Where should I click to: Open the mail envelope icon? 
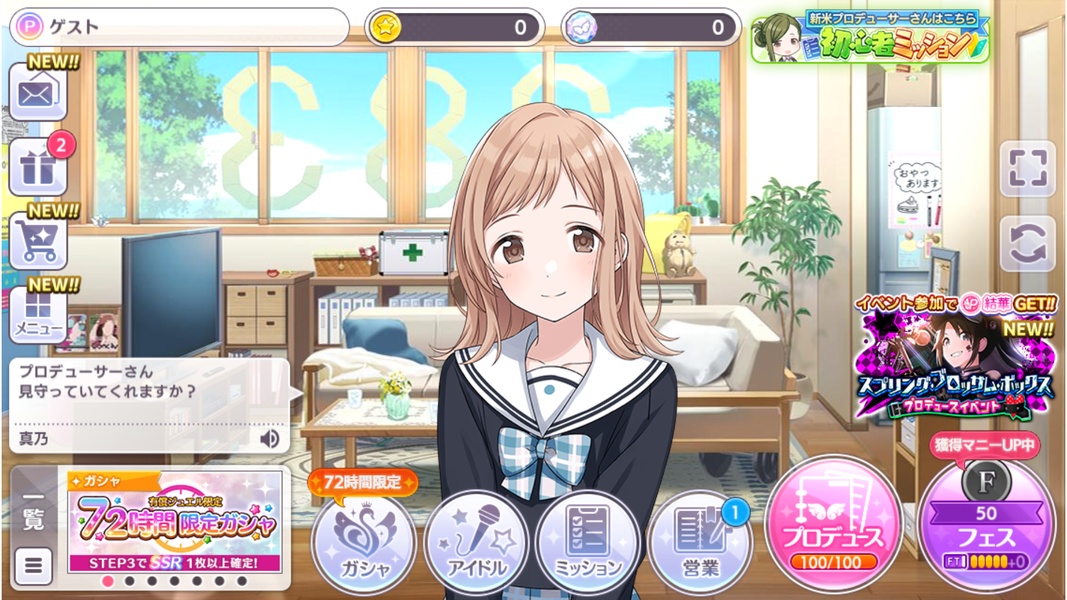point(37,94)
